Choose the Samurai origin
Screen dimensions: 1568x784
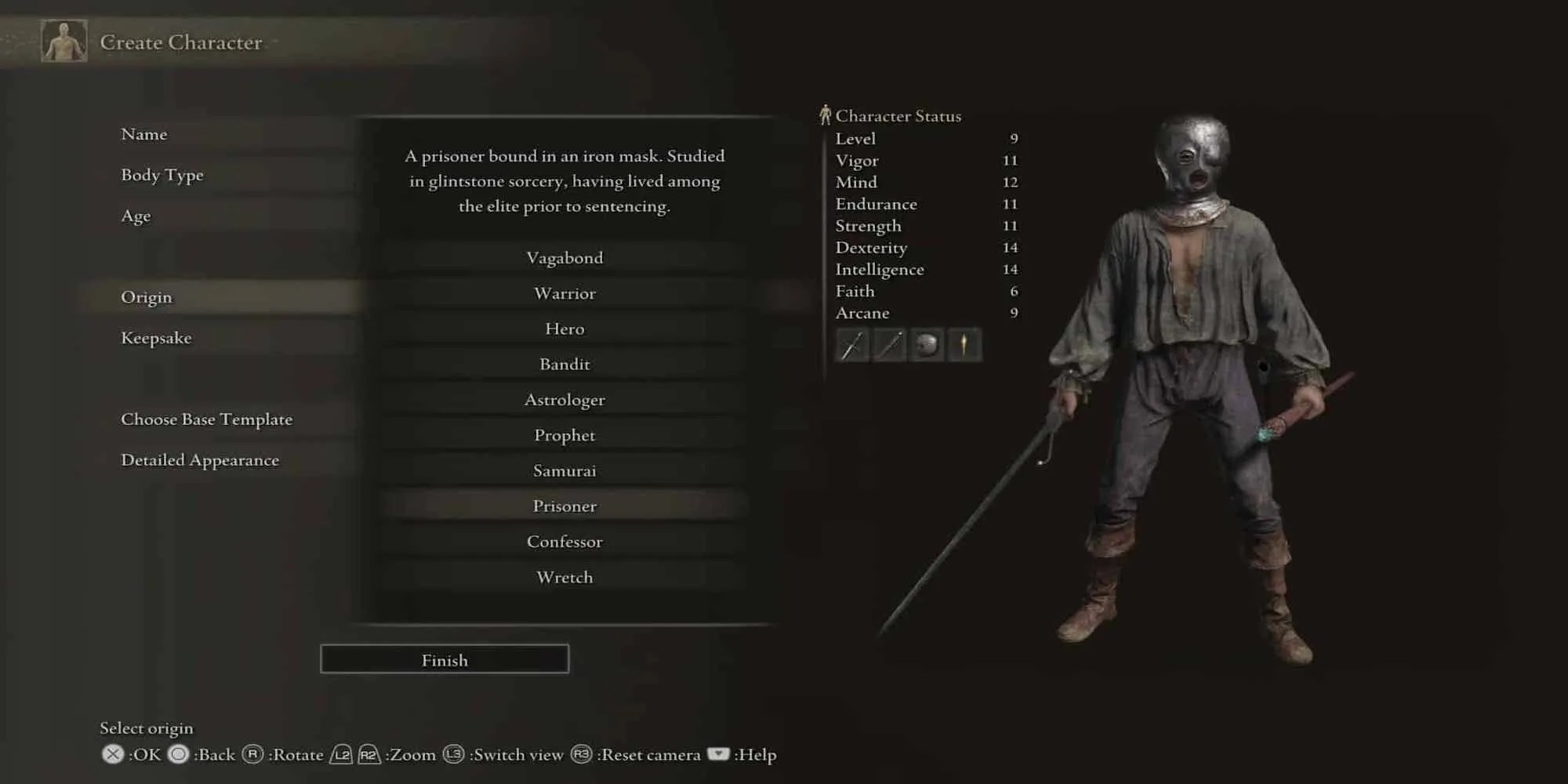[564, 470]
